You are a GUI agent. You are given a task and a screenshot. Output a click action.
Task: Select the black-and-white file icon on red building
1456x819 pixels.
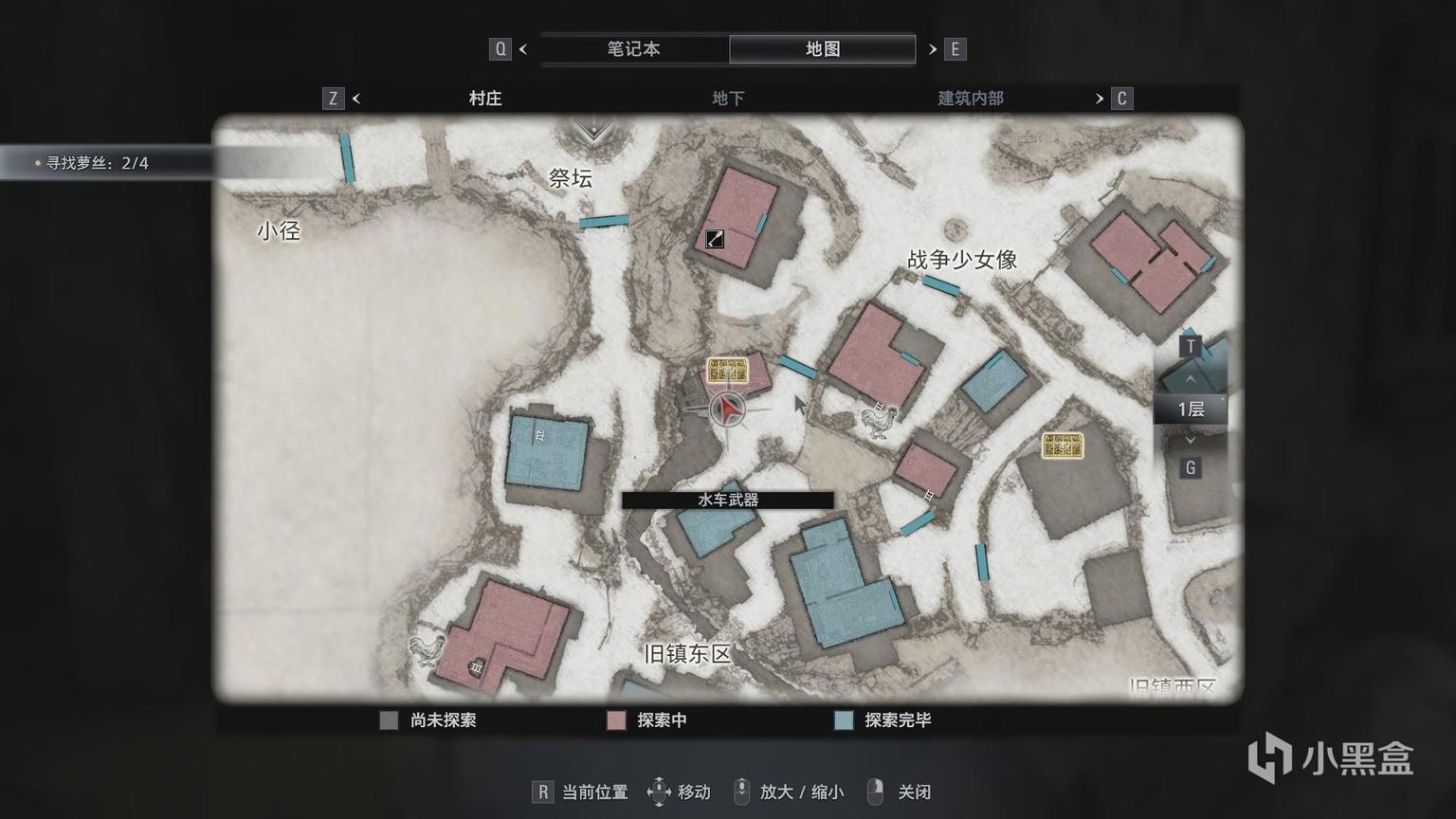[715, 239]
